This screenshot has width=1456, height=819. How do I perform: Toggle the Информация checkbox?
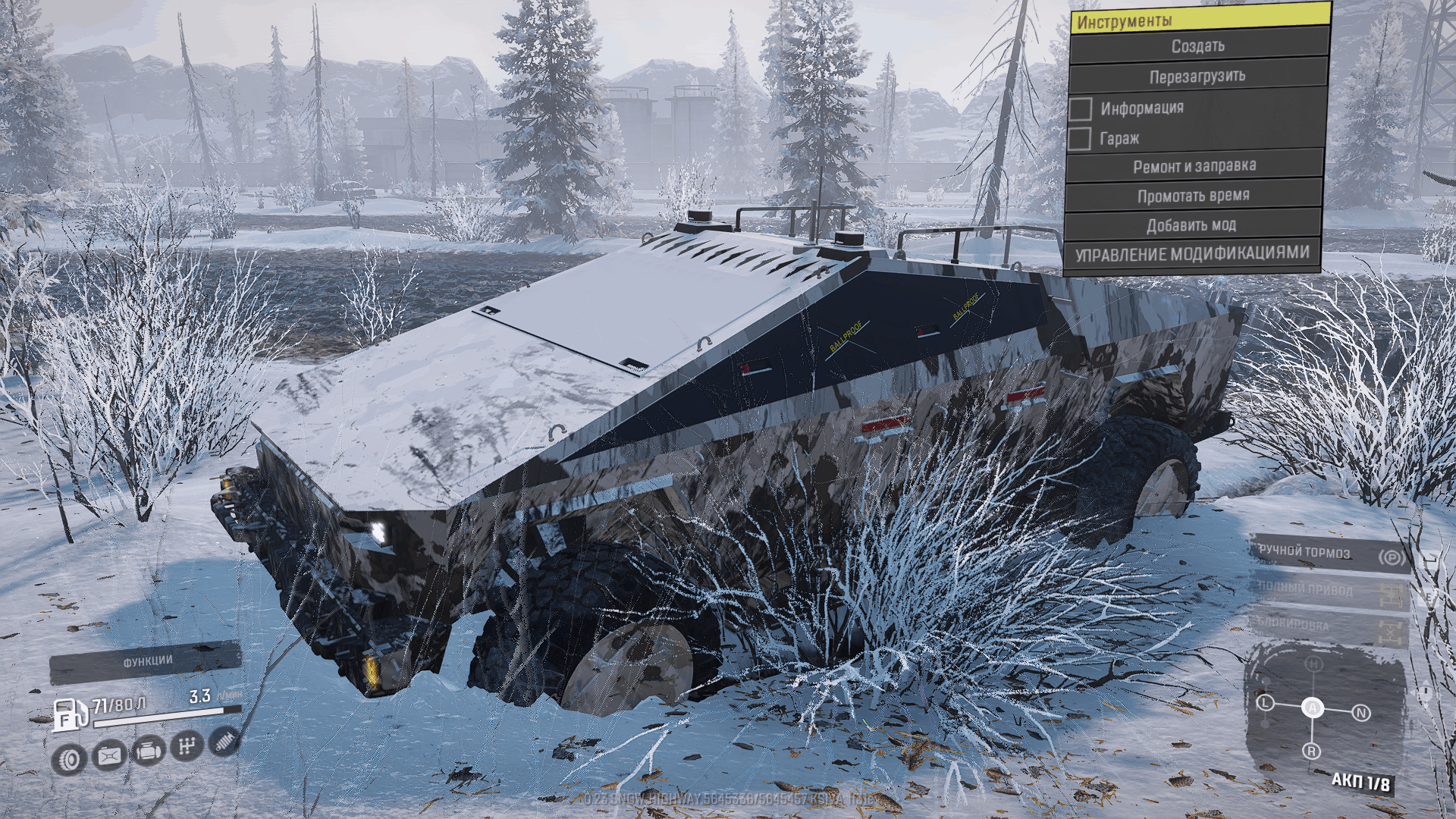[x=1081, y=108]
